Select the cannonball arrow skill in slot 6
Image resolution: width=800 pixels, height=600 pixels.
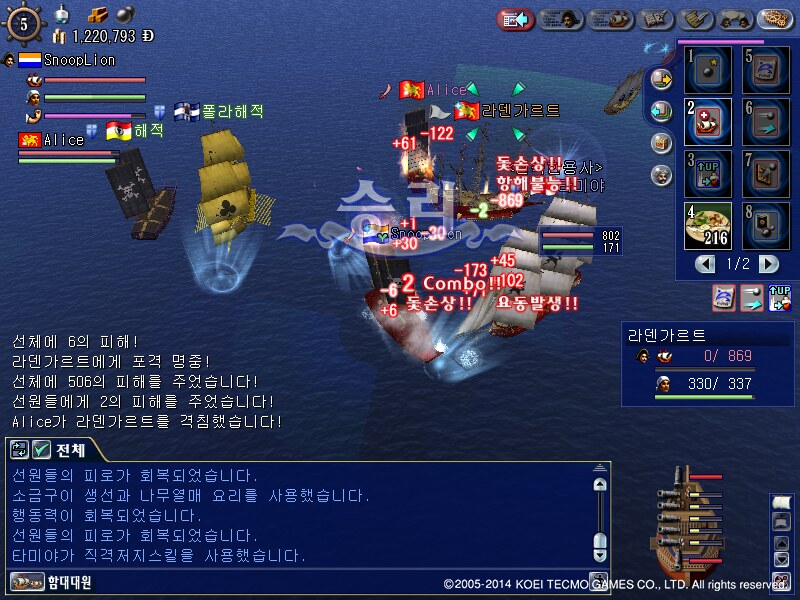(767, 122)
